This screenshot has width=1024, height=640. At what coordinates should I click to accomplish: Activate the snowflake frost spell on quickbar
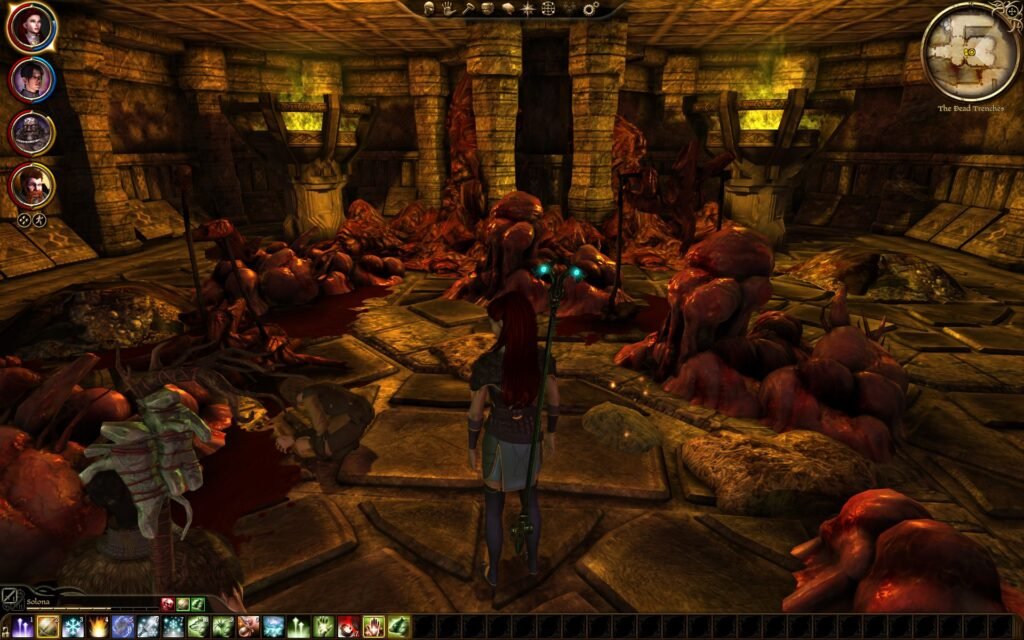[73, 627]
